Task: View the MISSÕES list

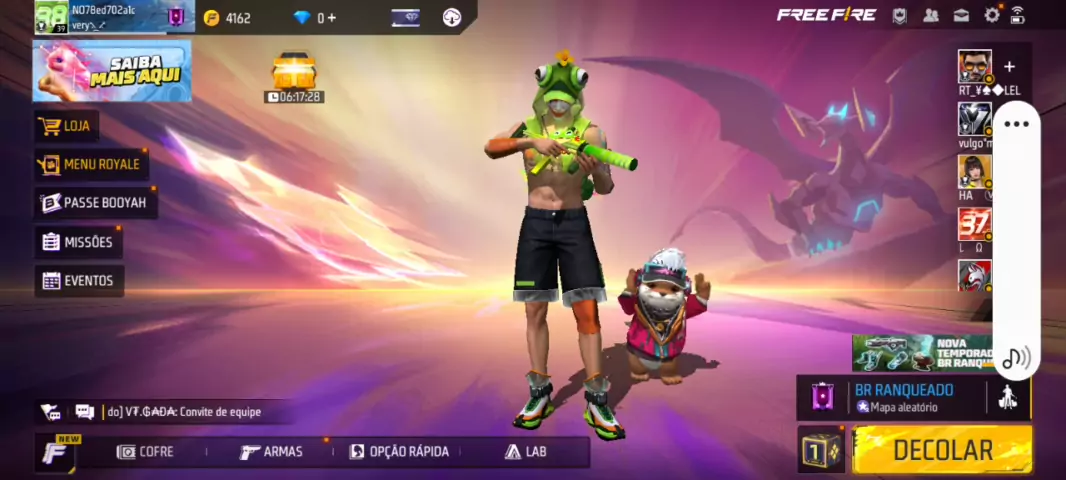Action: (x=78, y=242)
